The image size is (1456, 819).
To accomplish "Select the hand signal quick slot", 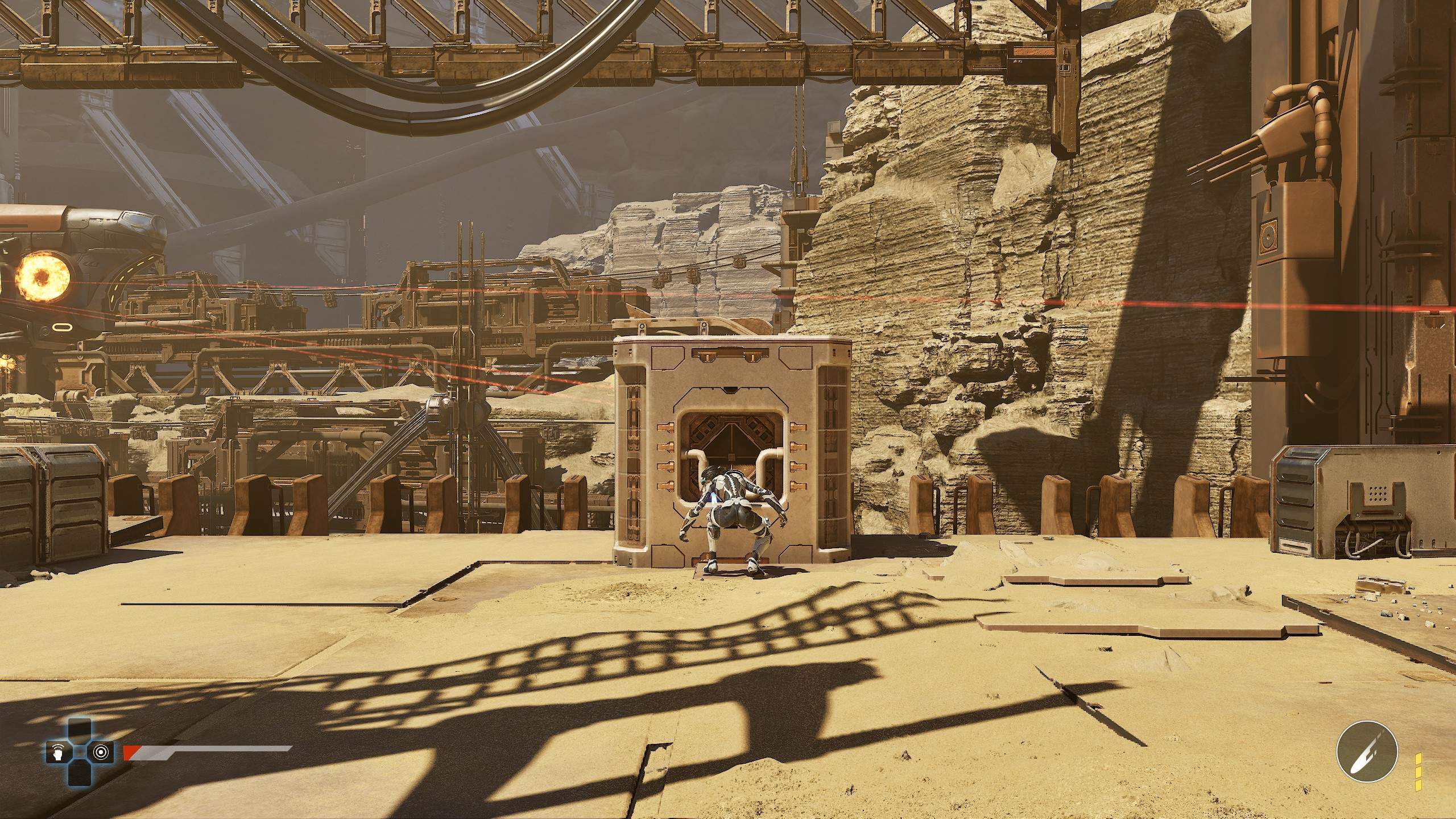I will [57, 752].
